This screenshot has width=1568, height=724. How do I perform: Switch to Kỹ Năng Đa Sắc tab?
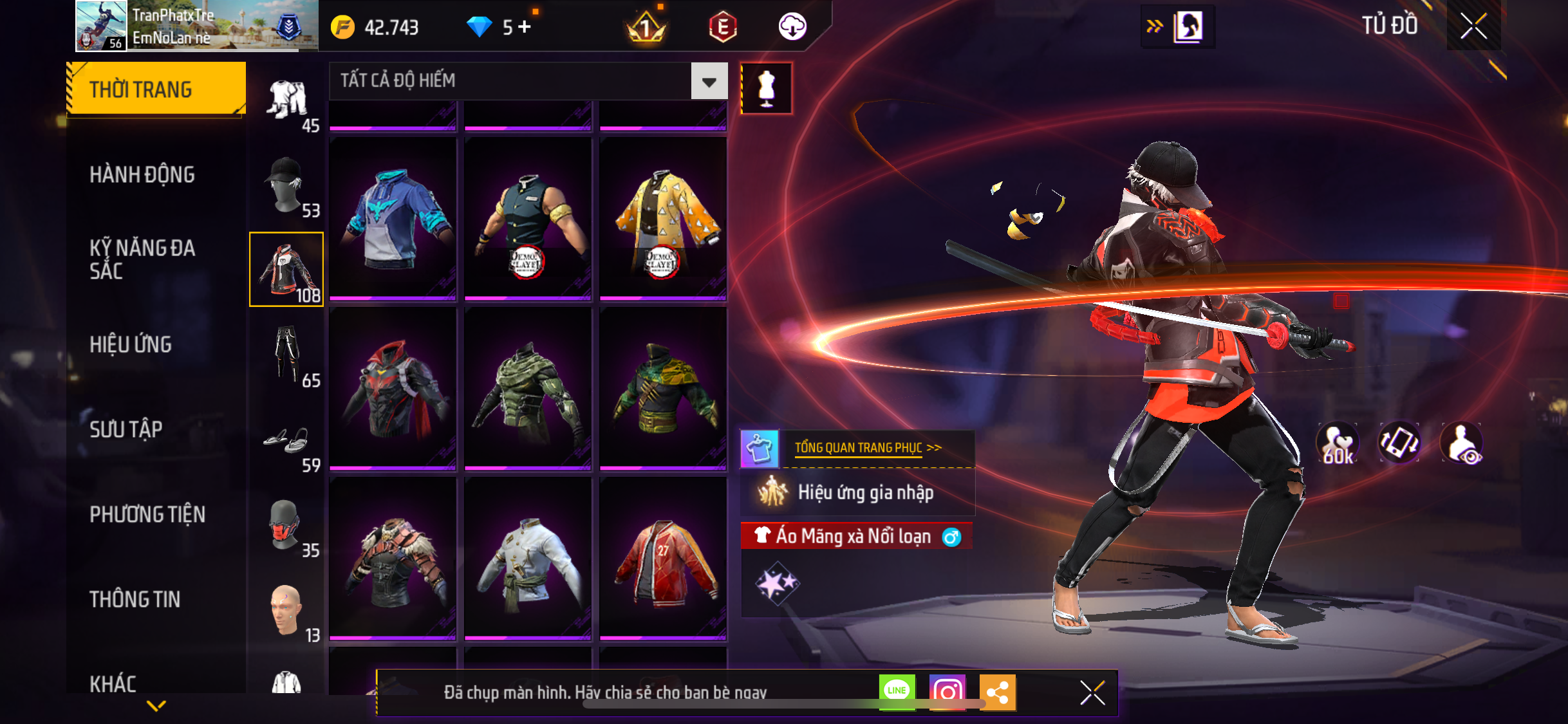click(x=142, y=259)
